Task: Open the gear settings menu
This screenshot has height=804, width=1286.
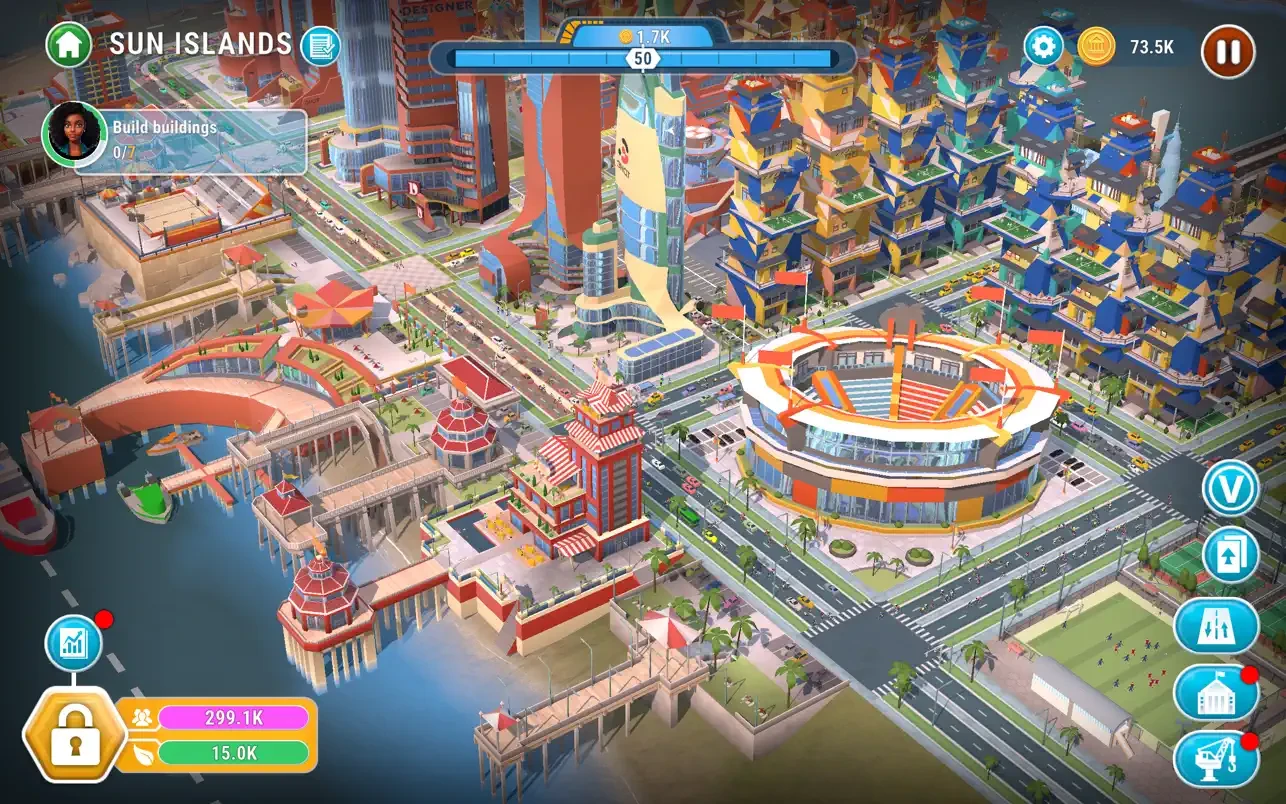Action: 1043,46
